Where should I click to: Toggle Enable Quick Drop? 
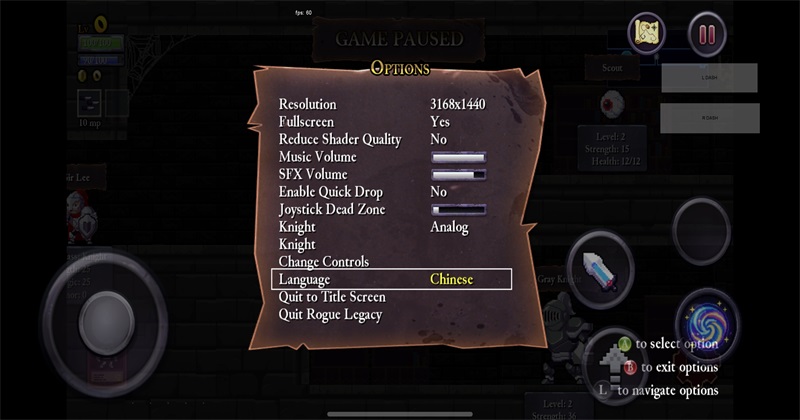[x=438, y=192]
